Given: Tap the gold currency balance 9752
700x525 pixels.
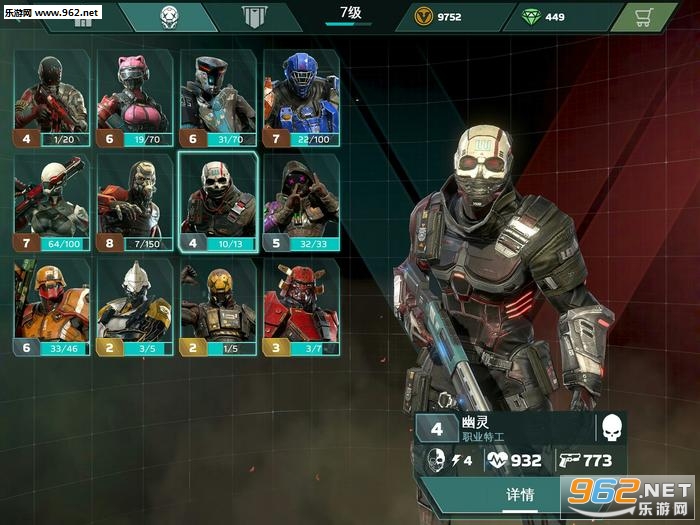Looking at the screenshot, I should (440, 17).
